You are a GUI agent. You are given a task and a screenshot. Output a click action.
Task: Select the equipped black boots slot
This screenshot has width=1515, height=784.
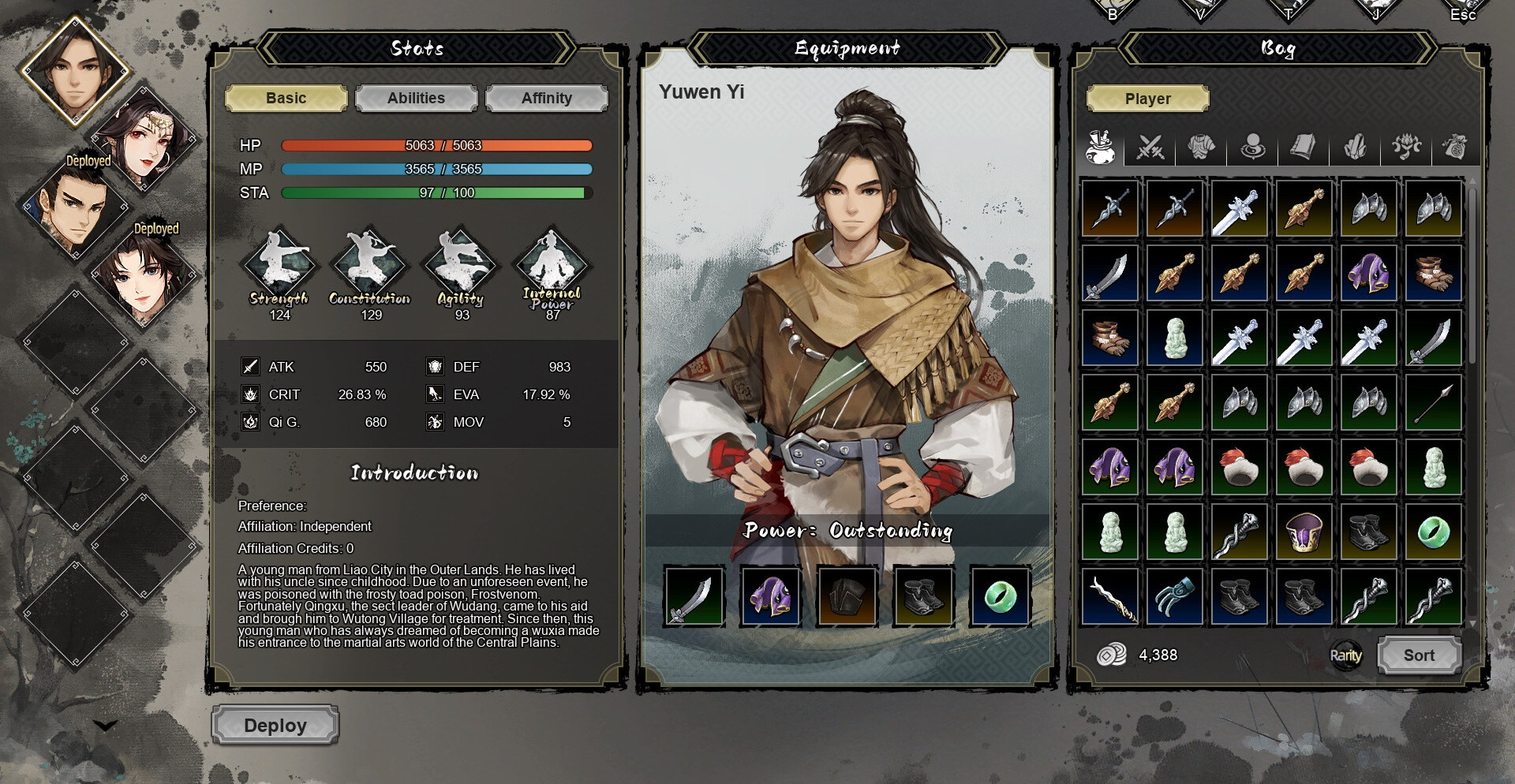(923, 597)
